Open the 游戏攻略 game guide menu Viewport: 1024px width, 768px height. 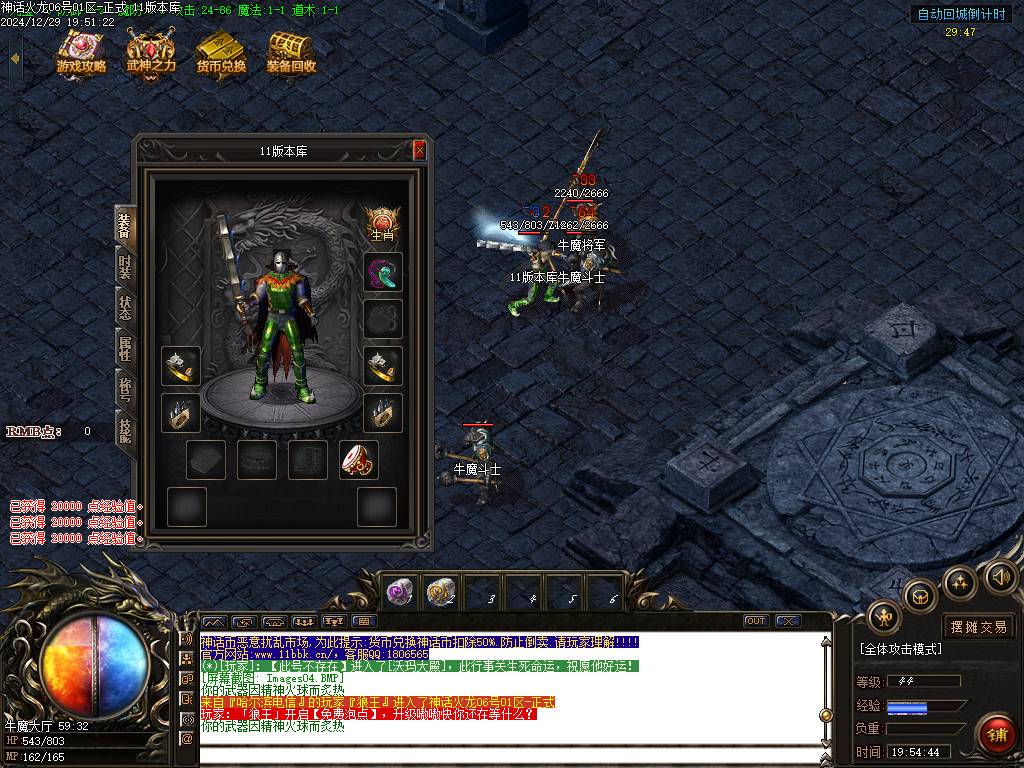tap(81, 52)
